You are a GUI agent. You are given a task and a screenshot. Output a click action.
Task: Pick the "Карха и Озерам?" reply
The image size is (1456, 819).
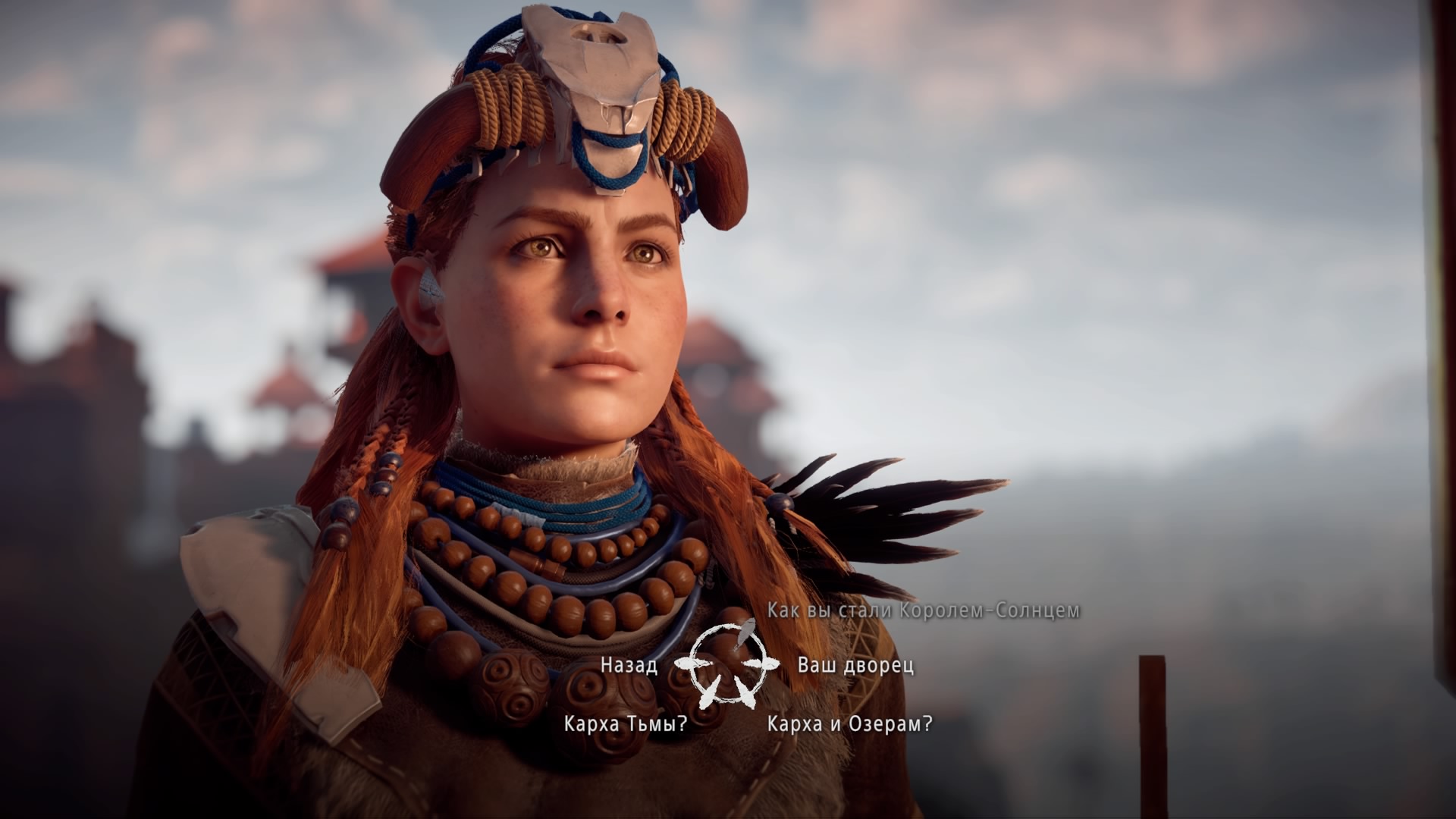849,723
